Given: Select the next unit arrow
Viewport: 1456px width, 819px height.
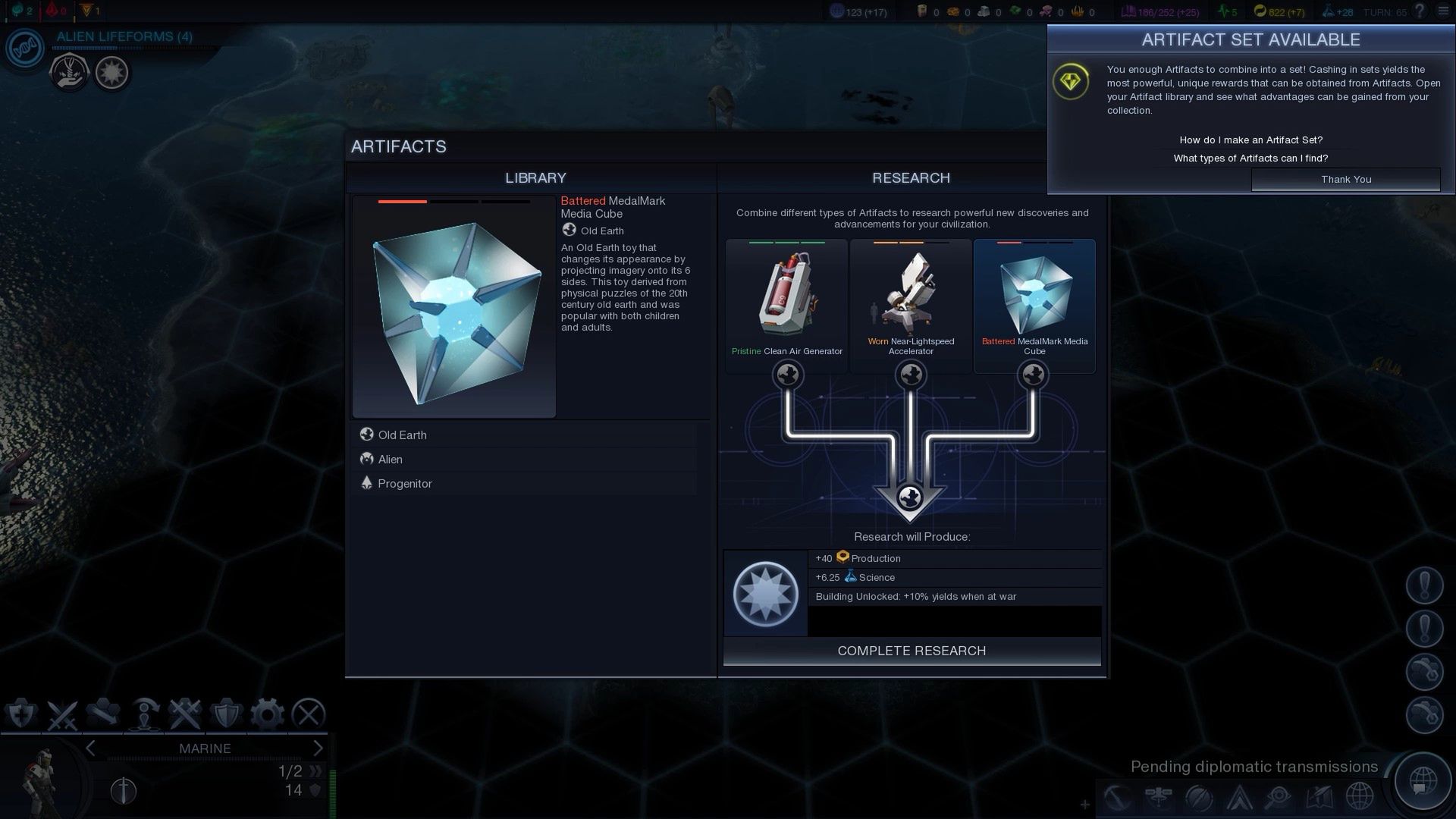Looking at the screenshot, I should click(318, 748).
